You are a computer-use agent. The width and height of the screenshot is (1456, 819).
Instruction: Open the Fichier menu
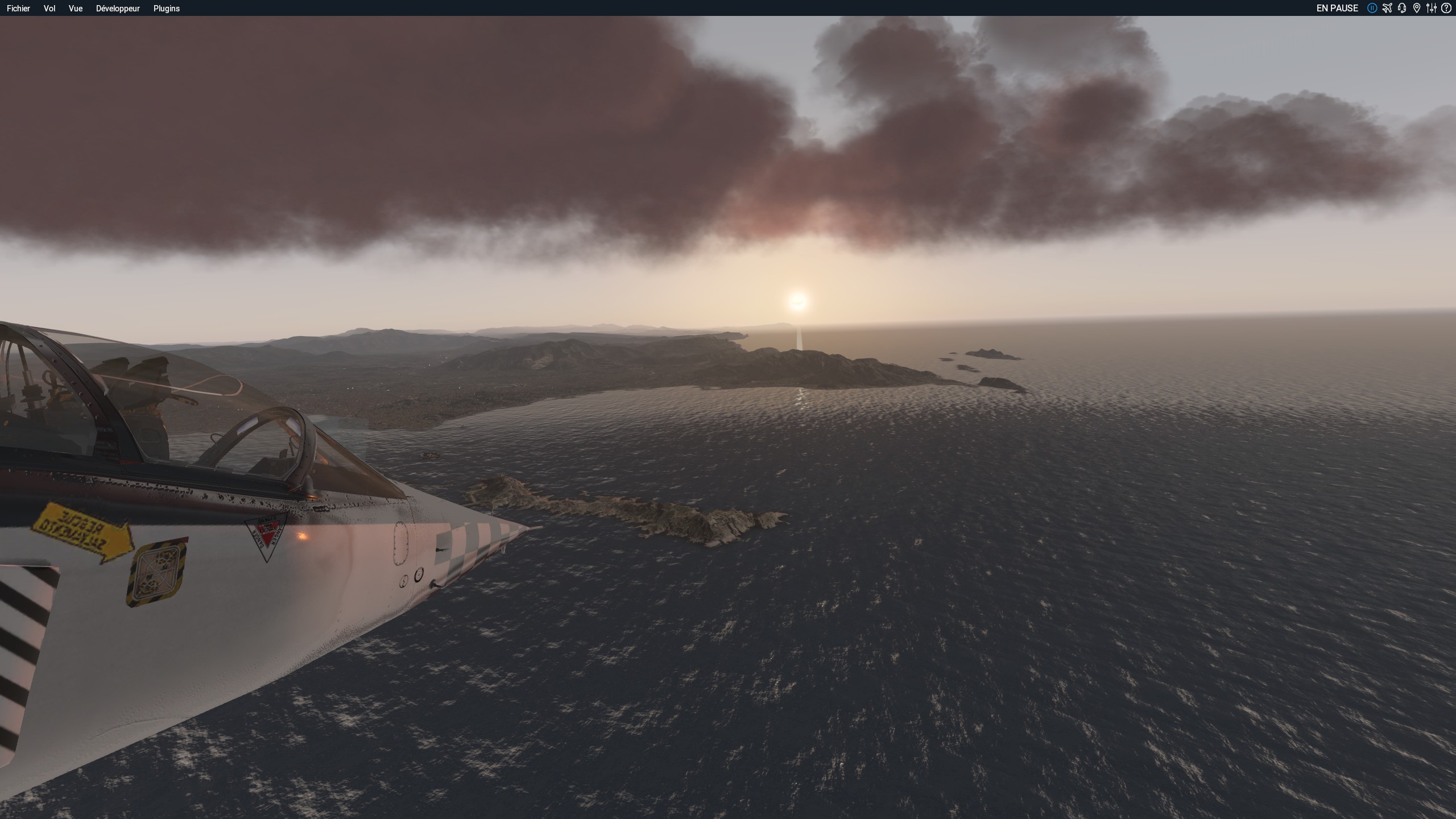coord(18,9)
